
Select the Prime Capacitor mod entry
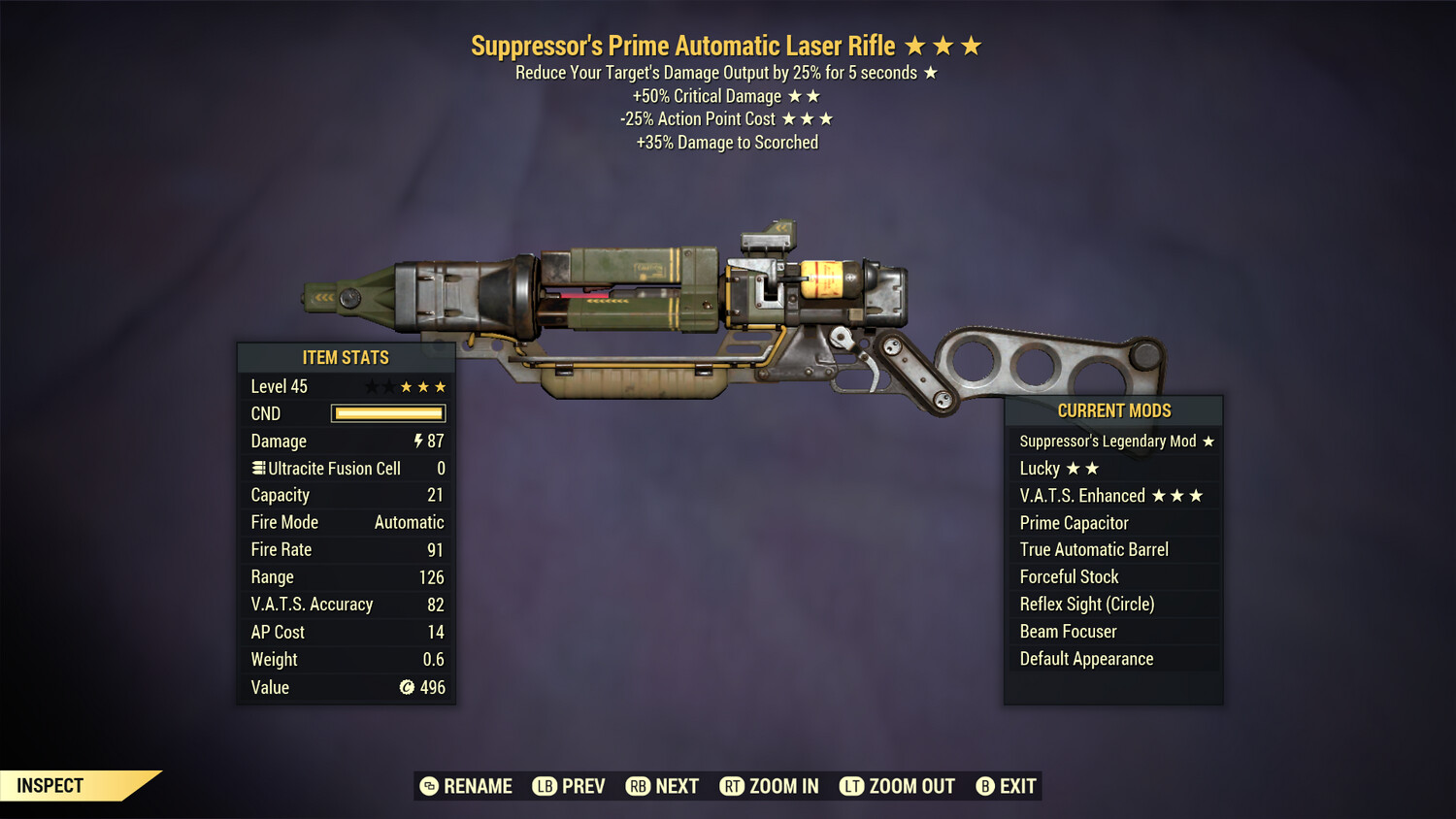pos(1074,522)
